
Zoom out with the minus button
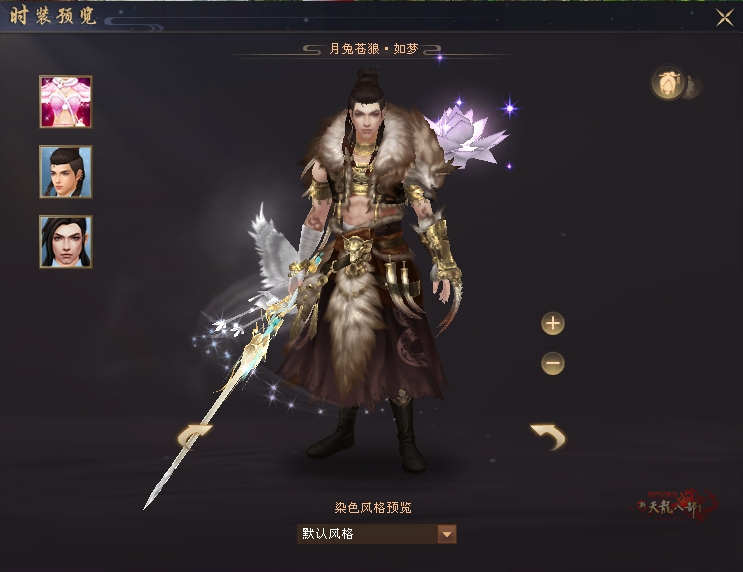pyautogui.click(x=553, y=364)
